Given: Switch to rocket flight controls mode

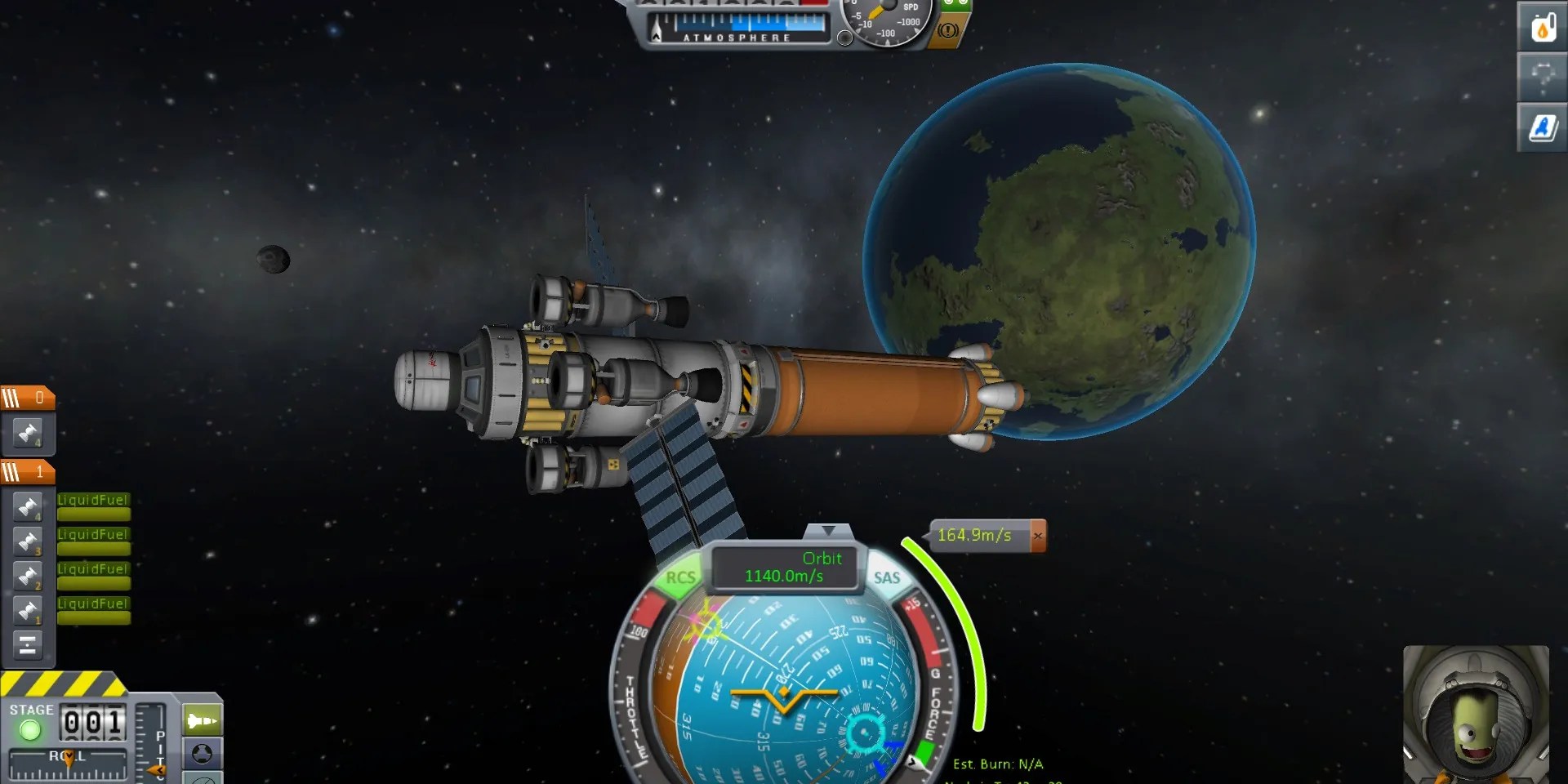Looking at the screenshot, I should [x=202, y=719].
